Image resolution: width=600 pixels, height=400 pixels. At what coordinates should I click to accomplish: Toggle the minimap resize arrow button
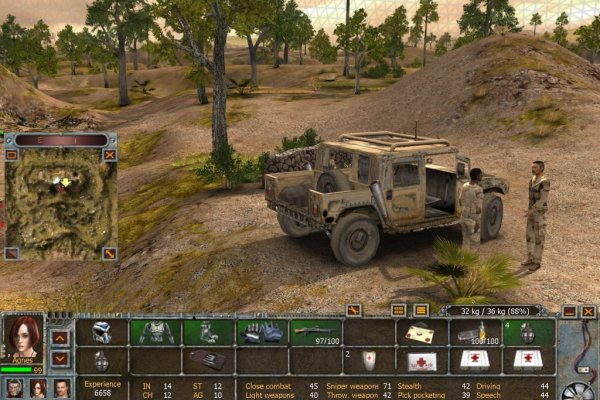coord(110,254)
